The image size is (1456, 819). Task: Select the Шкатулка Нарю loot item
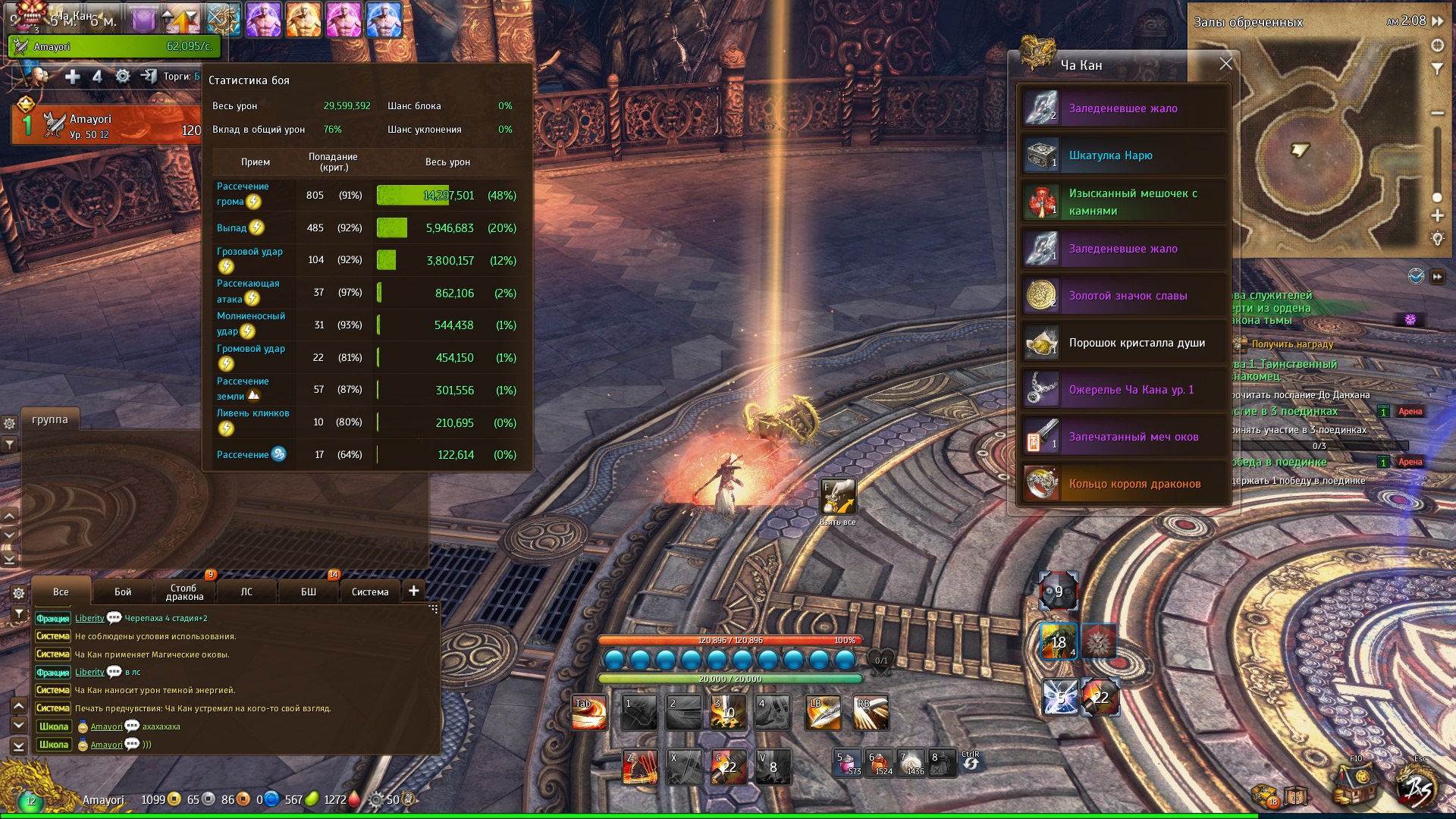pos(1122,155)
